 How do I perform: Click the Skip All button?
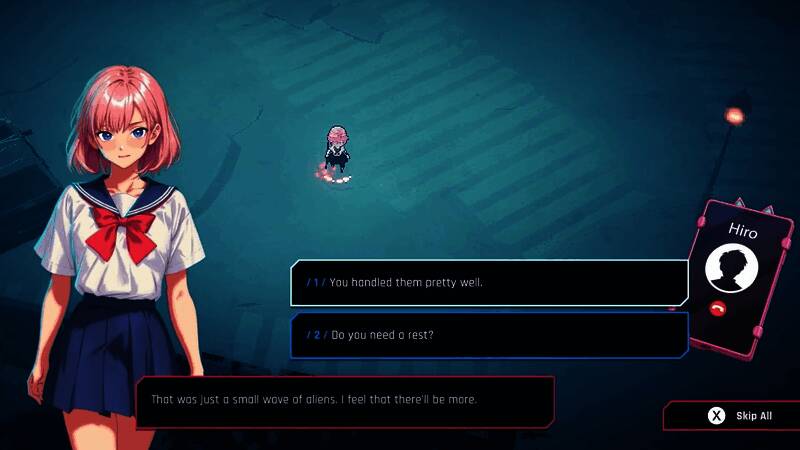tap(740, 416)
